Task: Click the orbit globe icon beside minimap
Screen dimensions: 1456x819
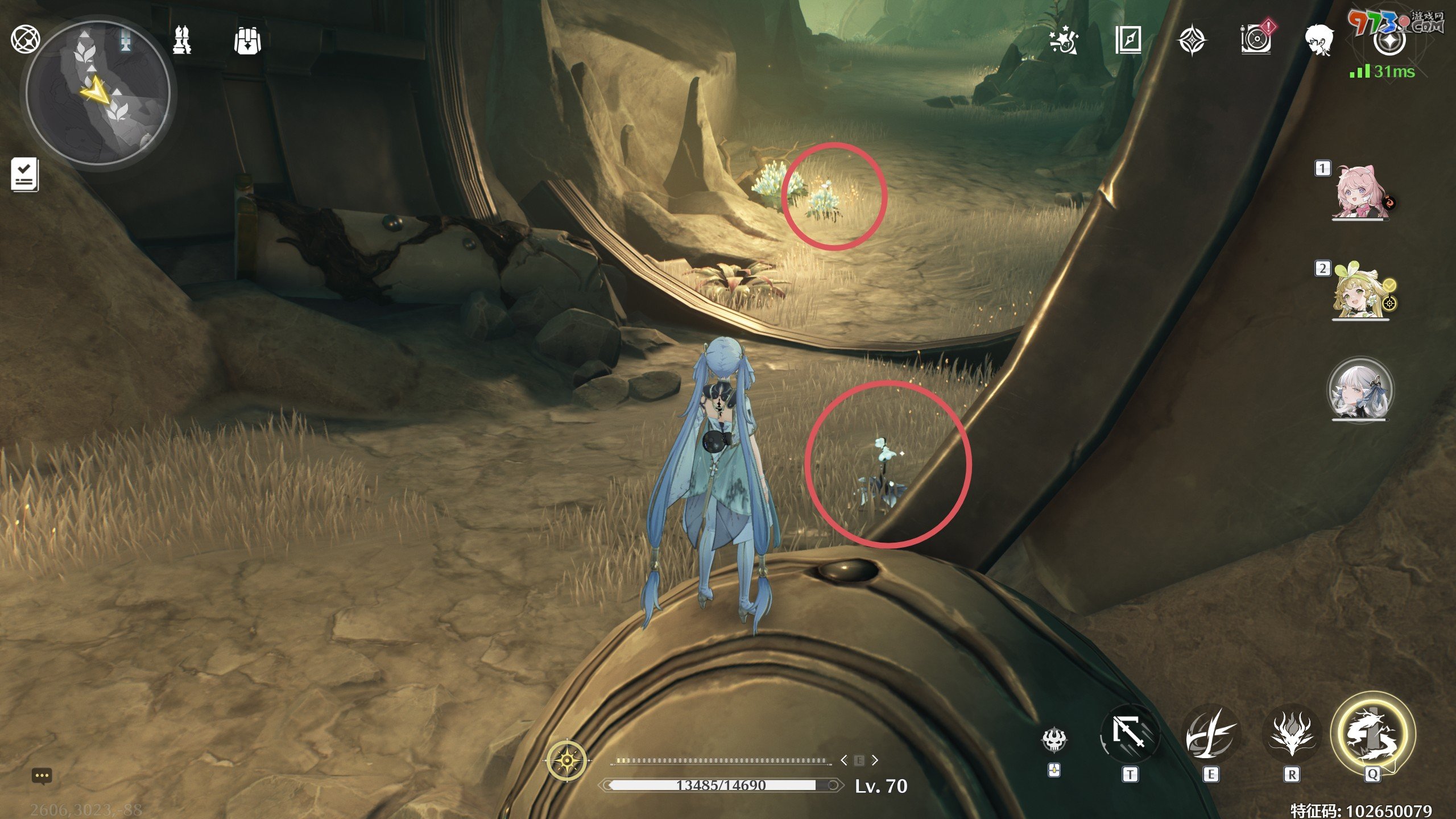Action: tap(26, 40)
